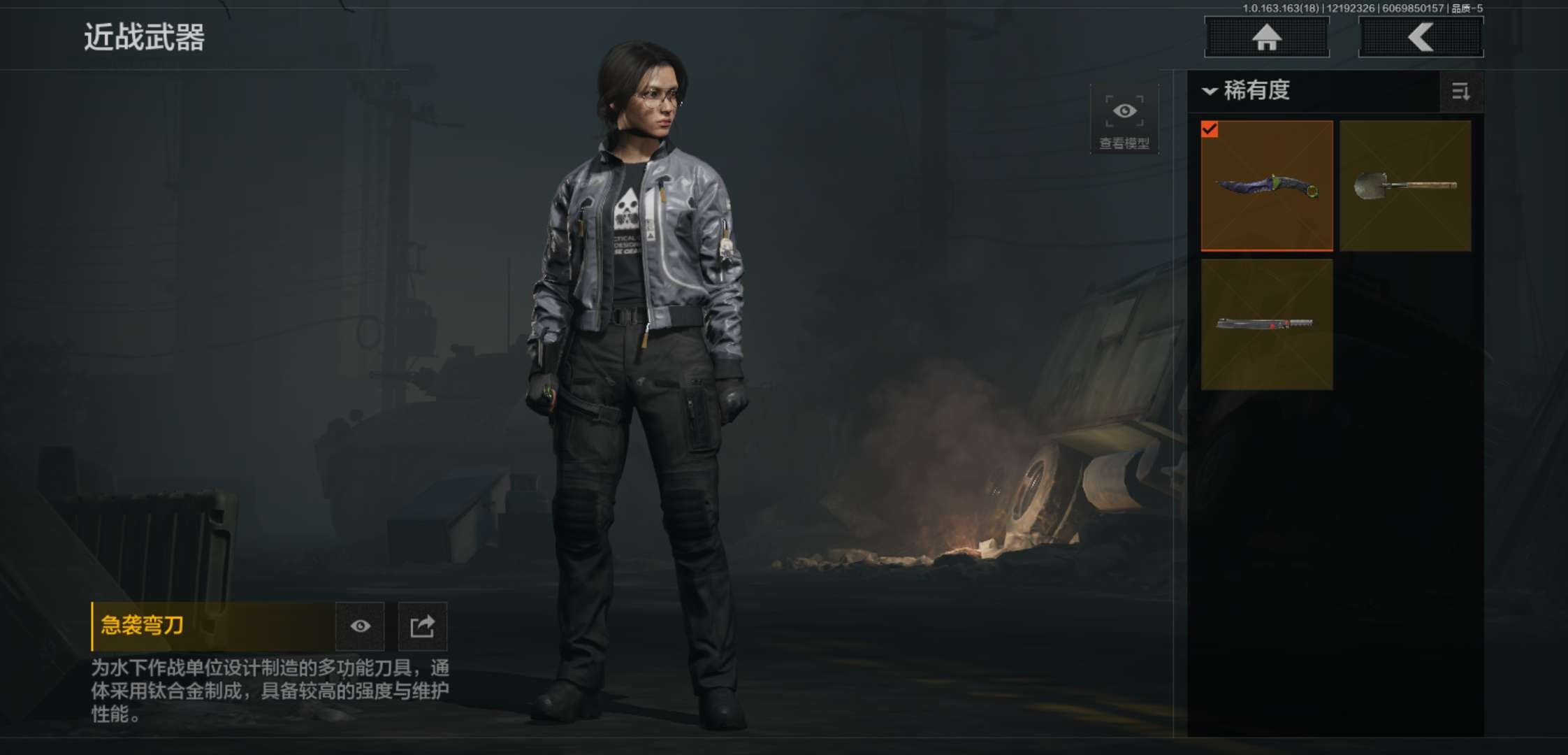Return to the home screen
Viewport: 1568px width, 755px height.
[1266, 37]
